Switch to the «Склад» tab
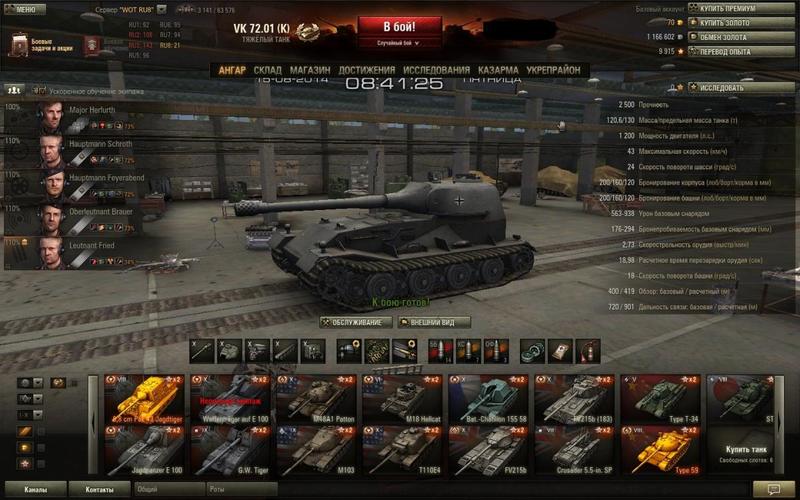 (x=267, y=70)
